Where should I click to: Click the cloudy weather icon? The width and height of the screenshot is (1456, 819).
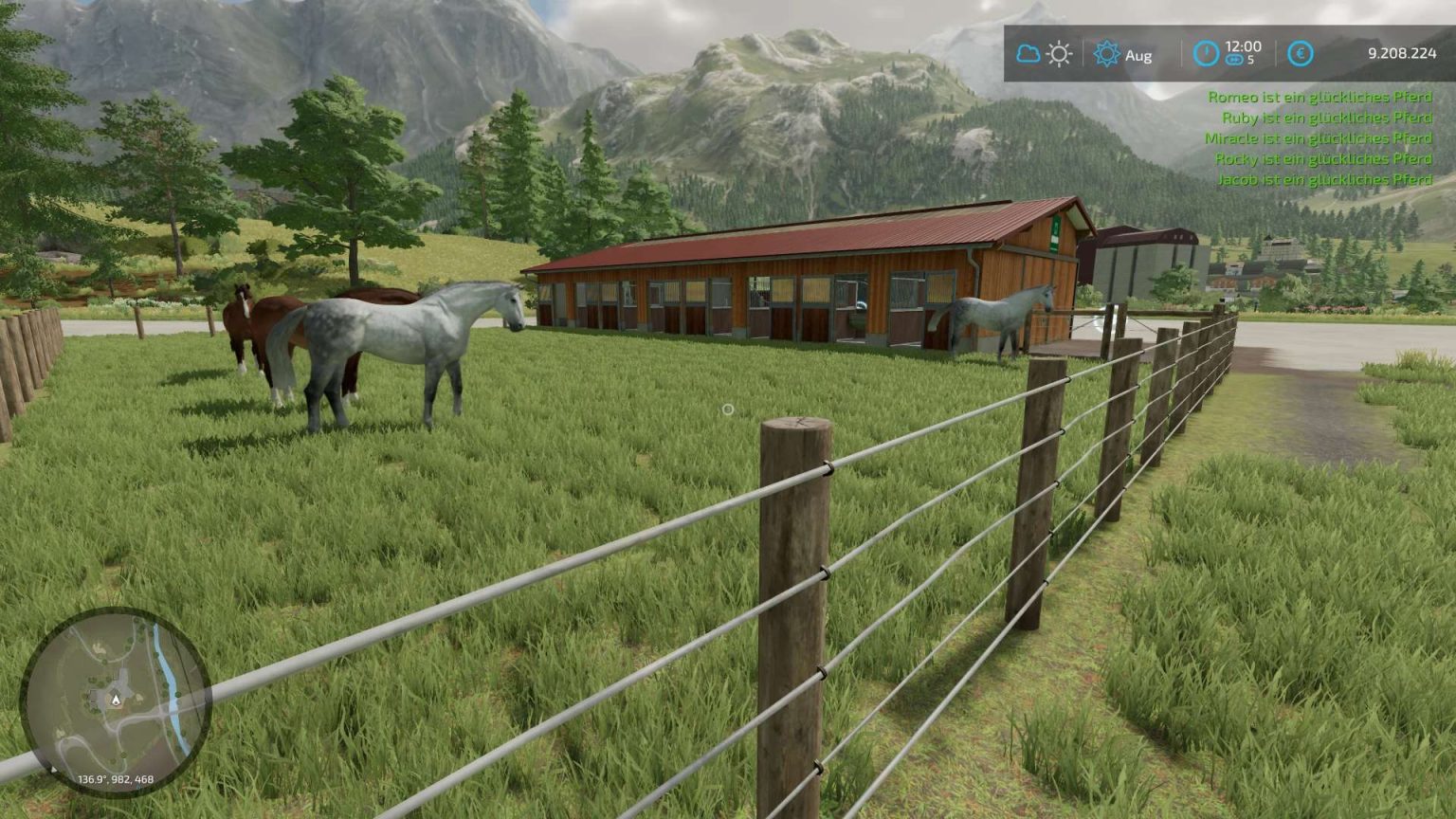coord(1028,55)
